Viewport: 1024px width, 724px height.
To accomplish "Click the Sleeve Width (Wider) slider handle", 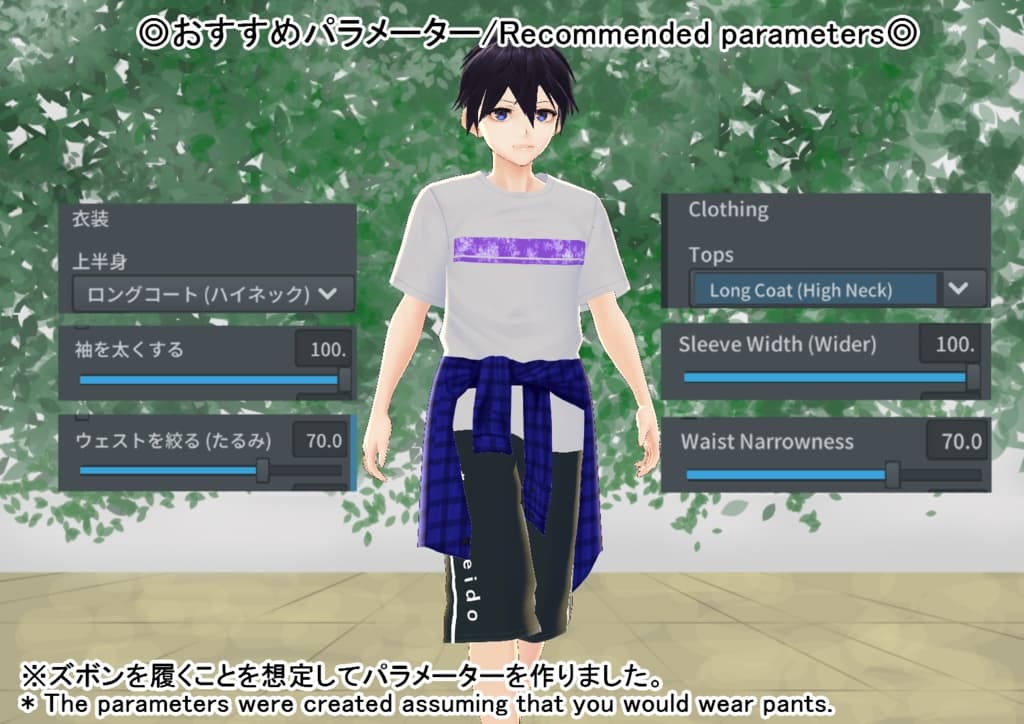I will [x=971, y=378].
